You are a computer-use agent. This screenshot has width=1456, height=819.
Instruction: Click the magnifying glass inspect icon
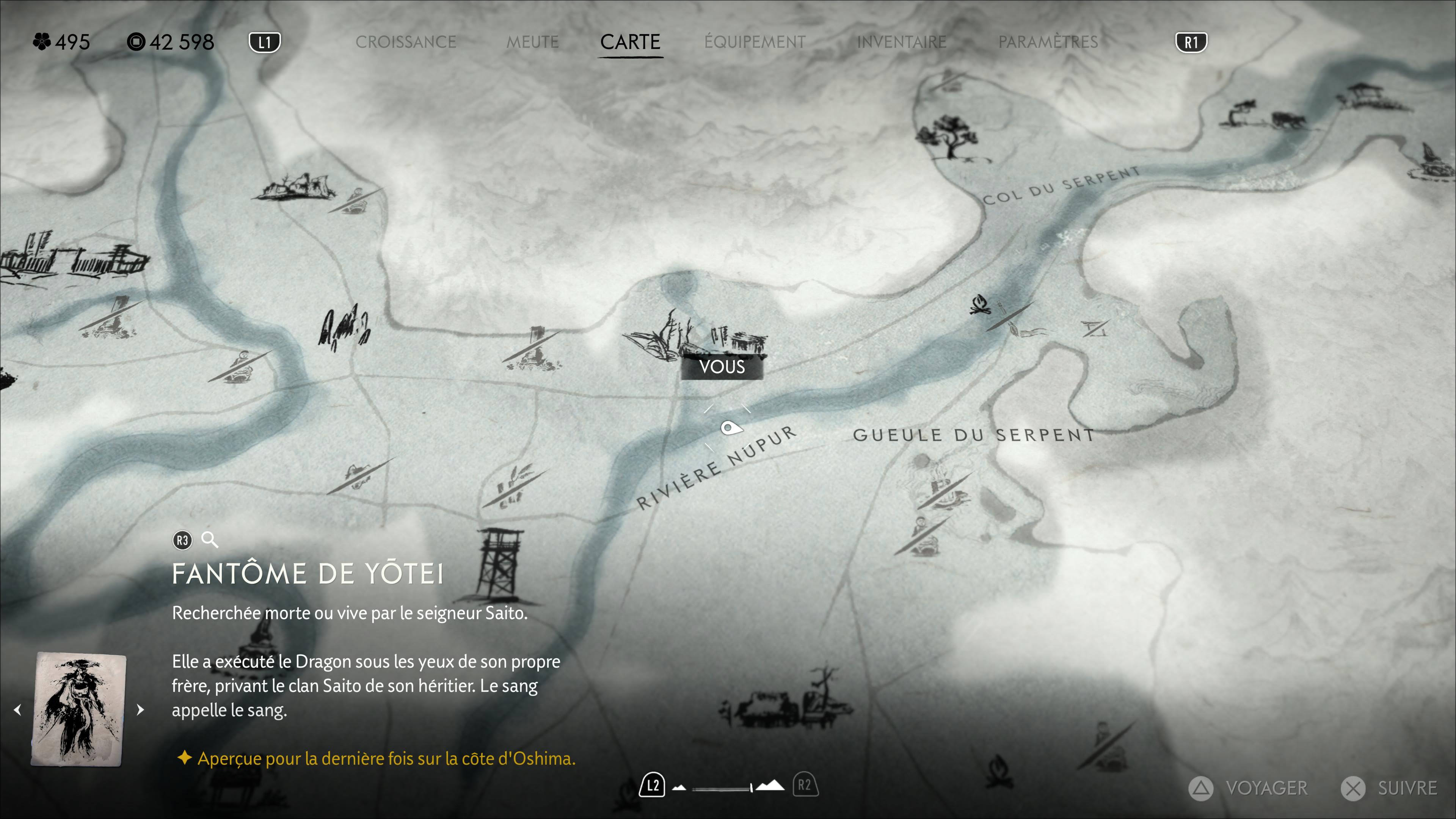210,540
